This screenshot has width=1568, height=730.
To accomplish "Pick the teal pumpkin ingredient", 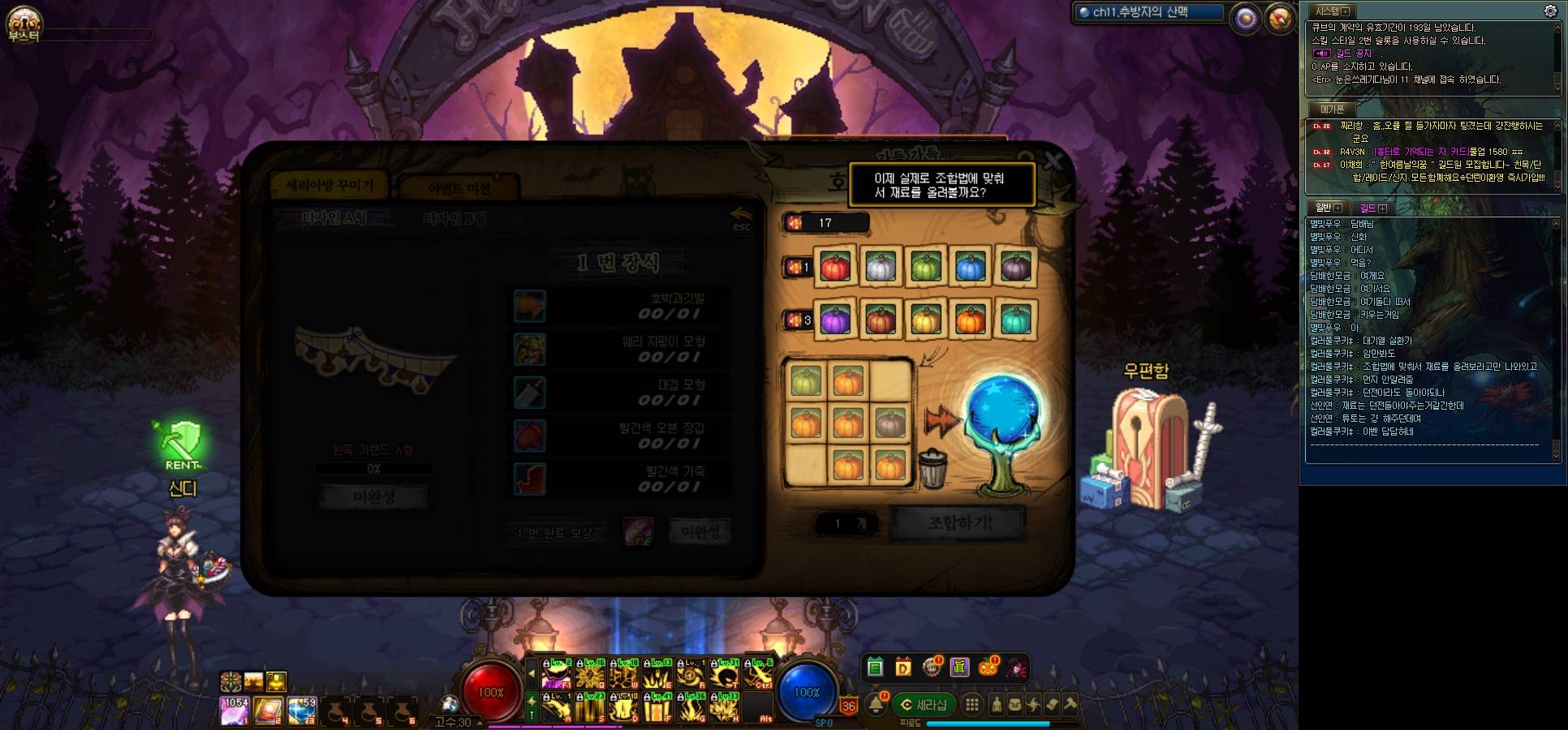I will click(1015, 320).
